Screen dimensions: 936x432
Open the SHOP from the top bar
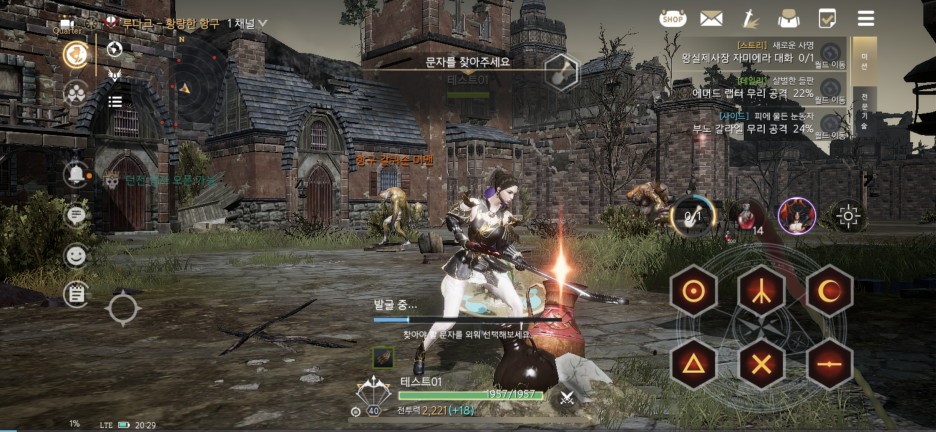672,18
